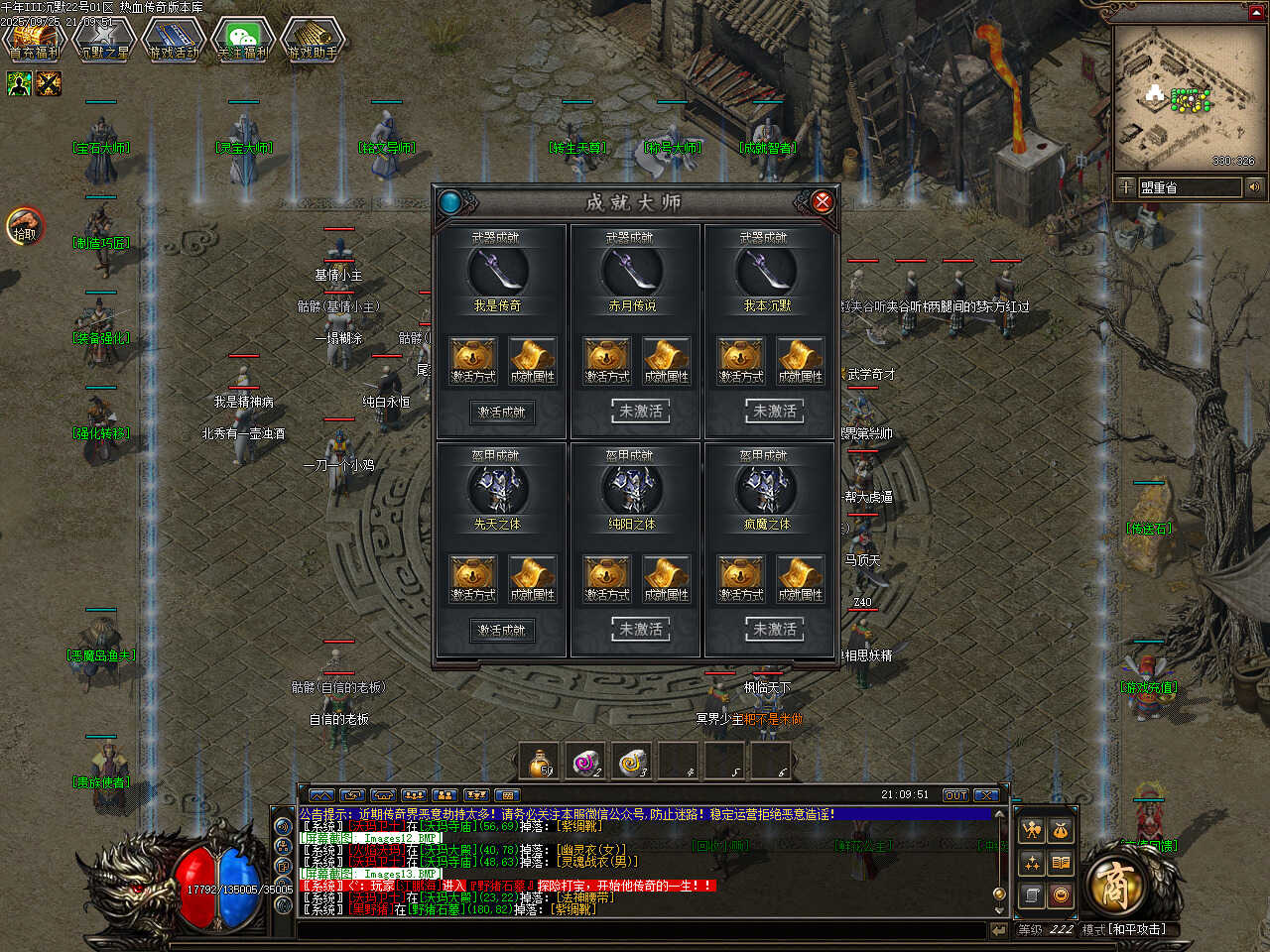Click the 拾取 pickup button
Viewport: 1270px width, 952px height.
tap(25, 227)
